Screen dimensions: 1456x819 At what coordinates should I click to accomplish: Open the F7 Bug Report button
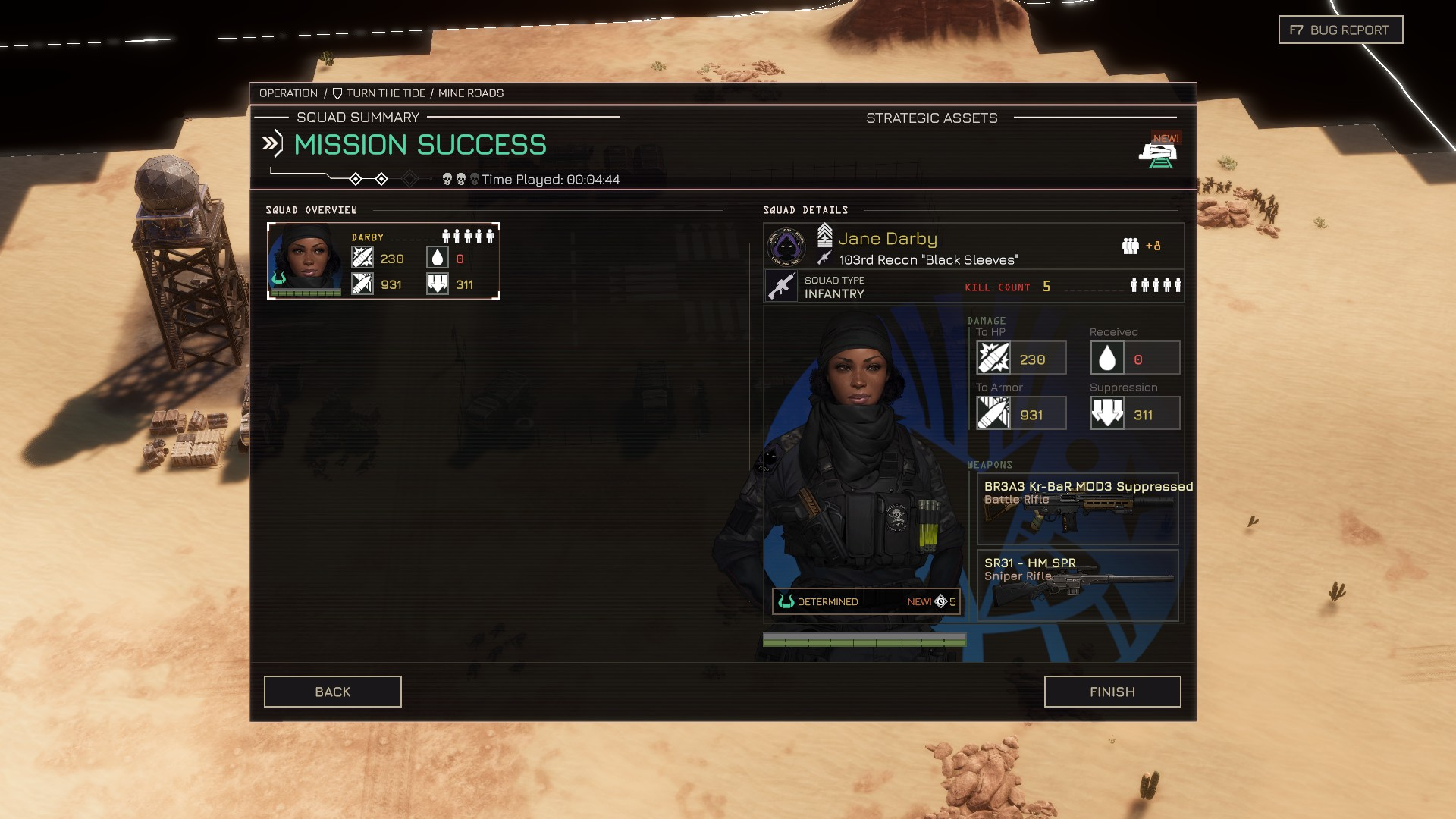pos(1340,30)
